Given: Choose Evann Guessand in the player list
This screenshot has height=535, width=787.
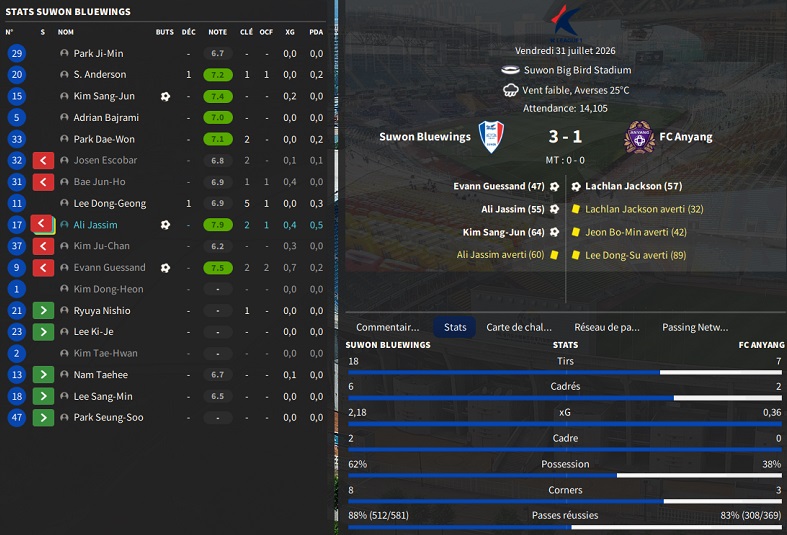Looking at the screenshot, I should point(109,268).
